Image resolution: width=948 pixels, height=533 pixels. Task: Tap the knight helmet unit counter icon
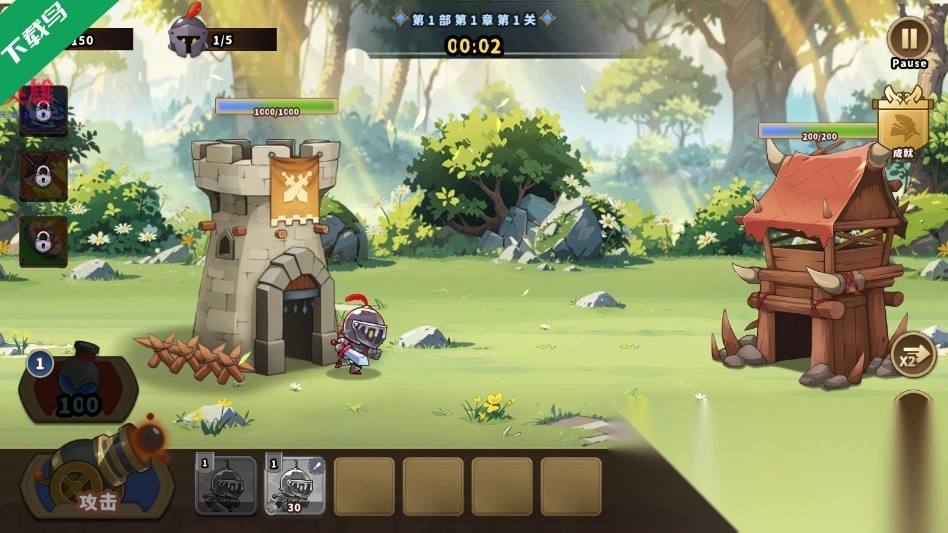tap(188, 38)
